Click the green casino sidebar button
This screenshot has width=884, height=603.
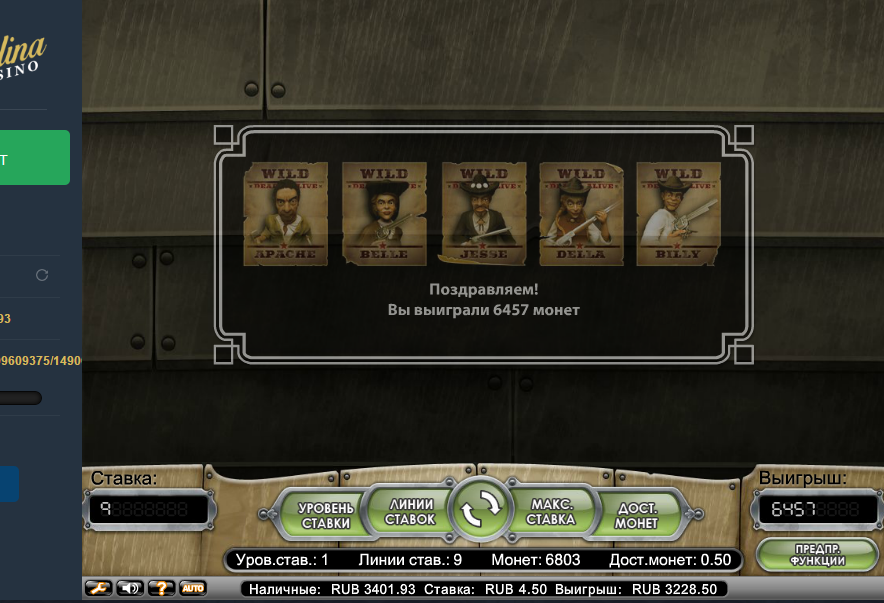click(35, 158)
